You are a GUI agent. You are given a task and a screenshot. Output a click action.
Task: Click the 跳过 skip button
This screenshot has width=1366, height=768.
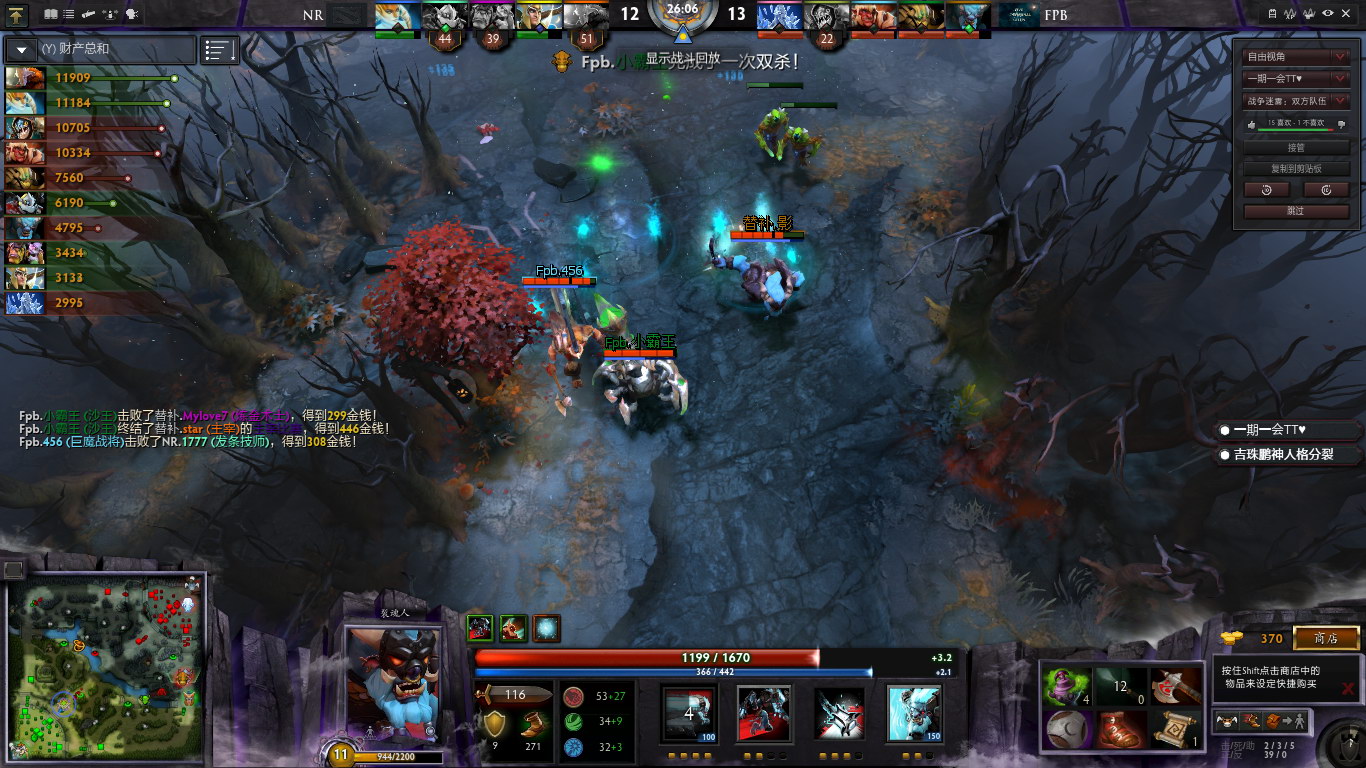click(x=1297, y=211)
